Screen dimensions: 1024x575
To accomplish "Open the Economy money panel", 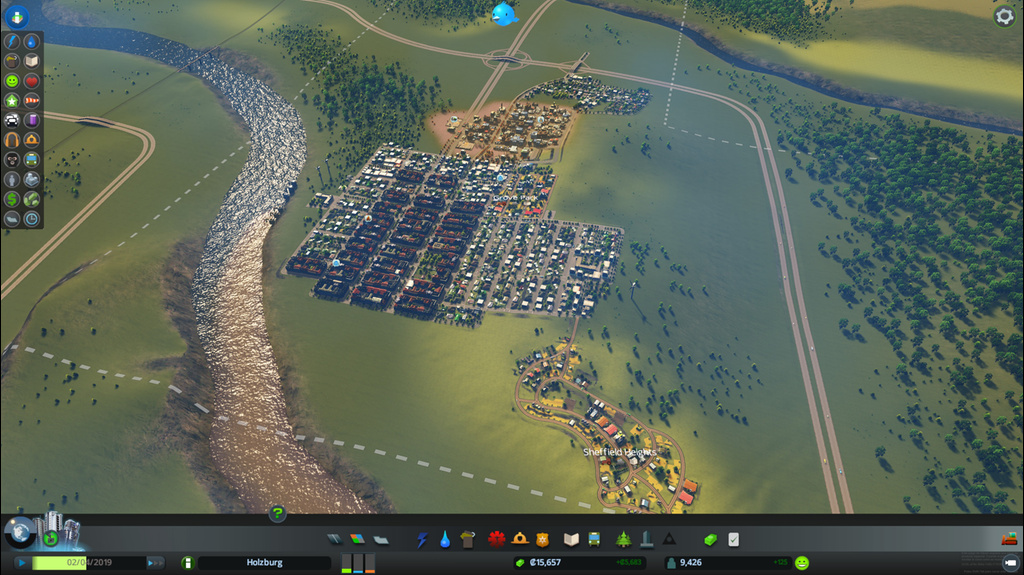I will coord(710,540).
